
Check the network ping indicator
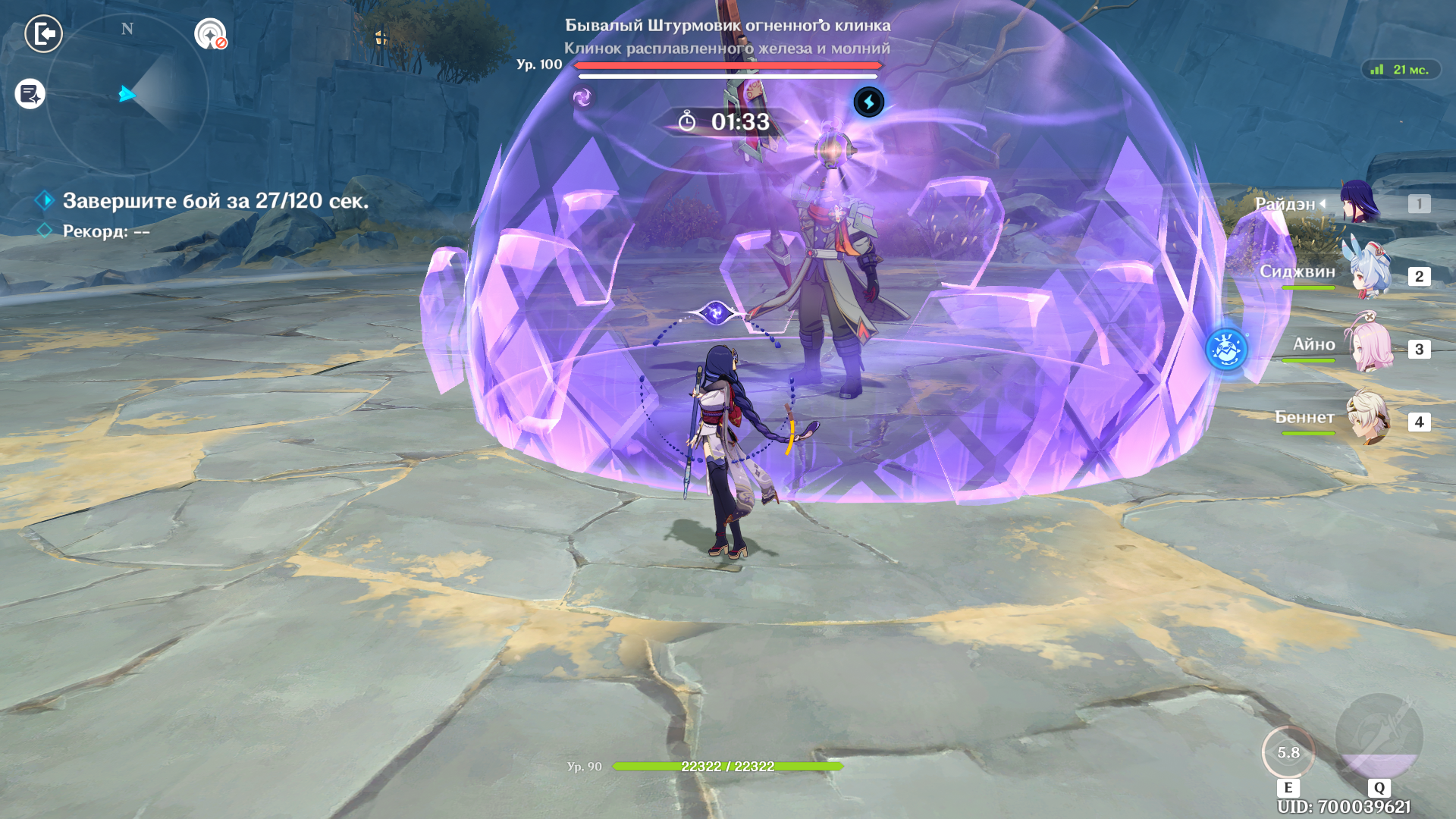point(1401,70)
